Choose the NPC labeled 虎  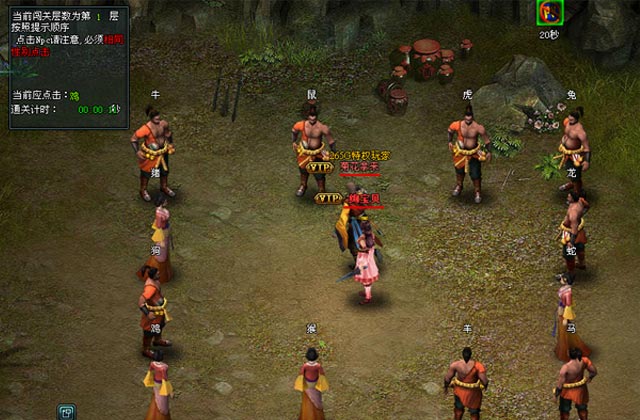click(x=467, y=150)
